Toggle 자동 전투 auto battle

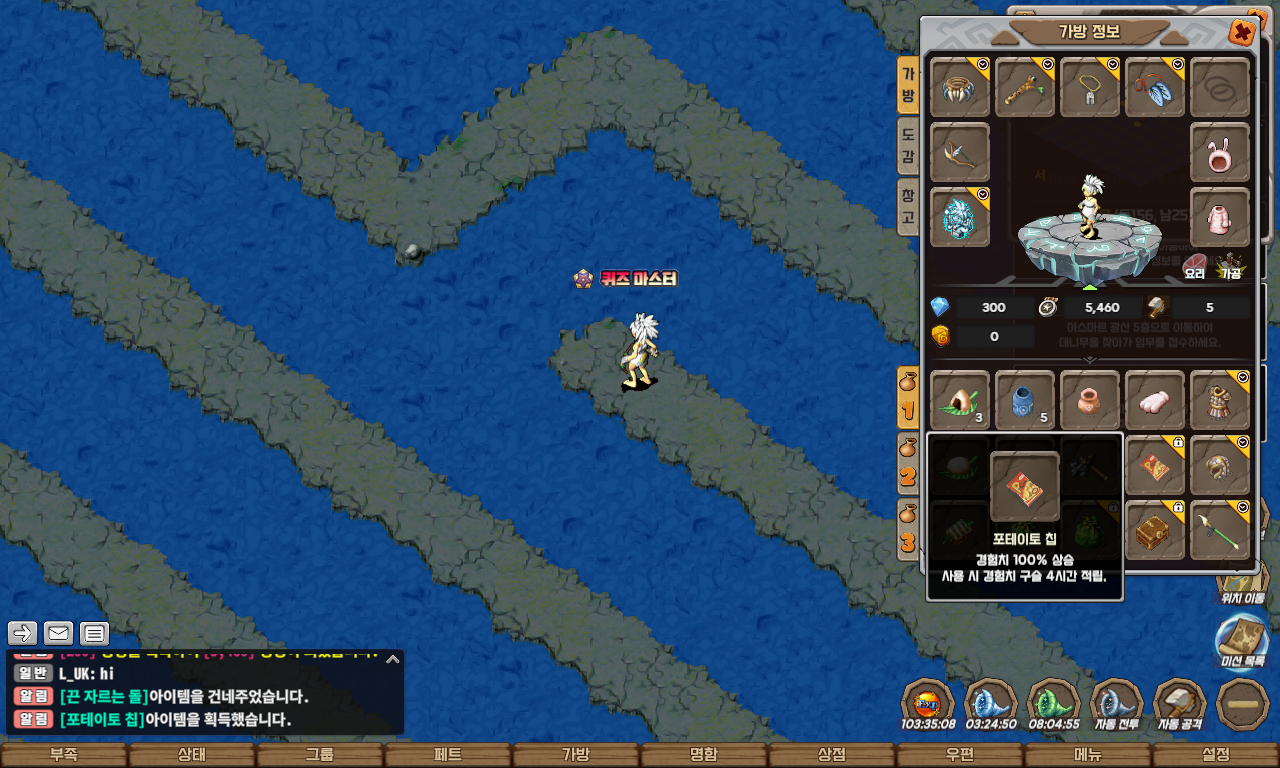click(x=1117, y=704)
